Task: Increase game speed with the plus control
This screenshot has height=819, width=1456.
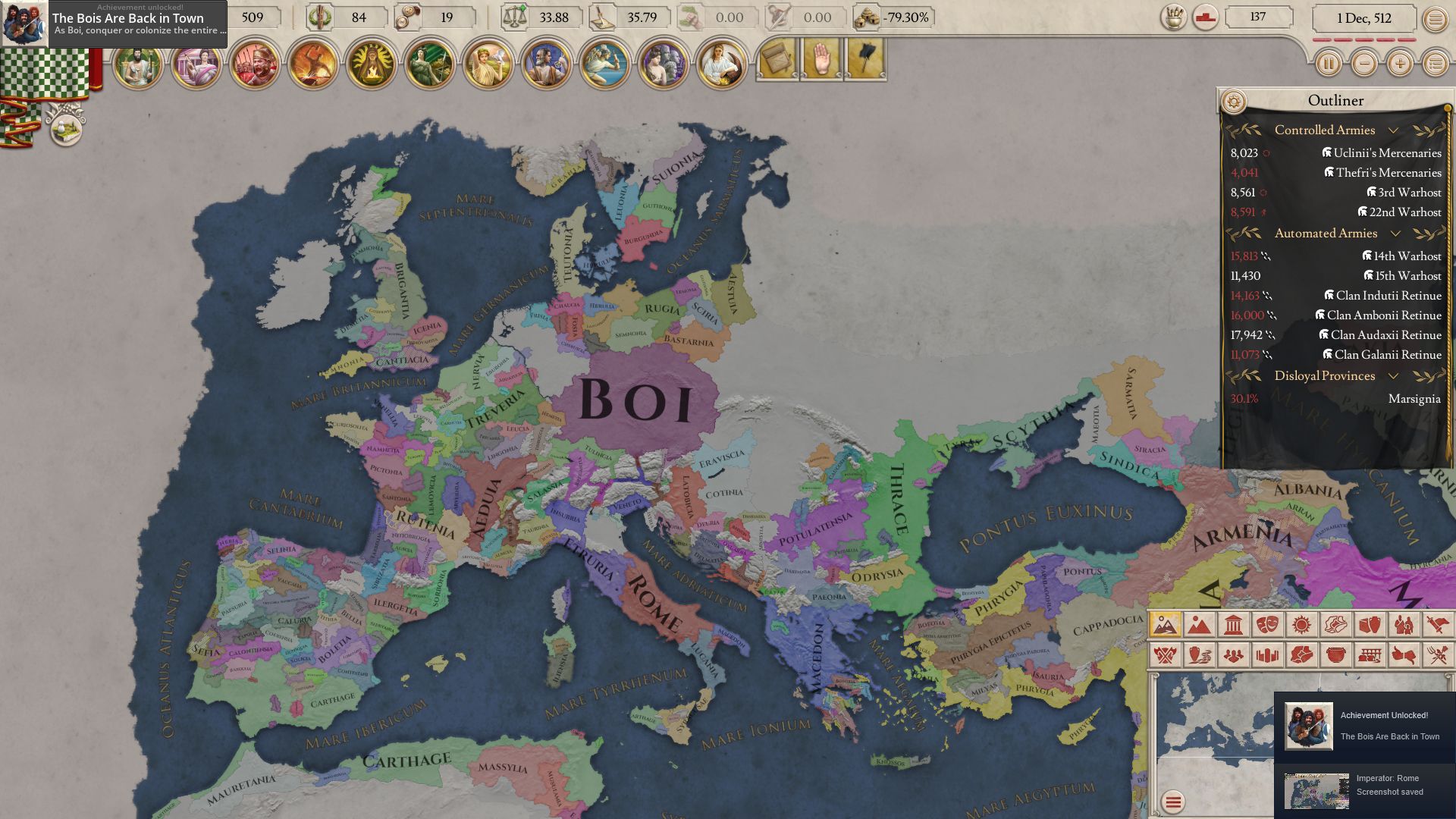Action: (x=1399, y=64)
